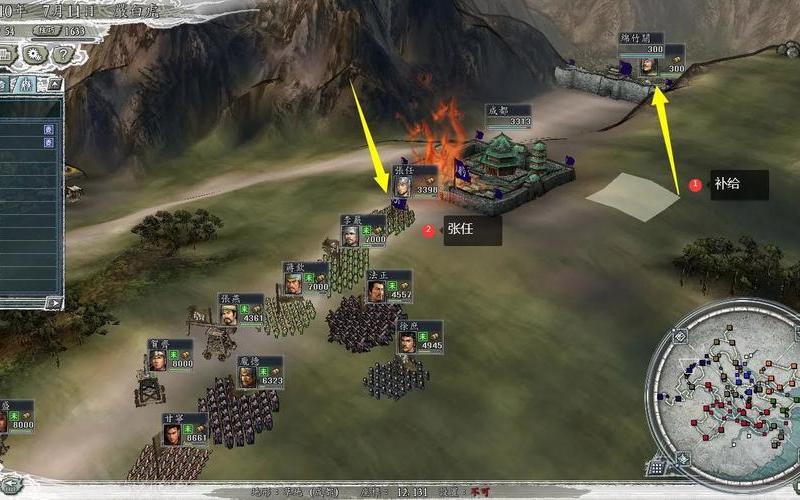Viewport: 800px width, 500px height.
Task: Select the unit label with 6323 troops
Action: [x=259, y=372]
